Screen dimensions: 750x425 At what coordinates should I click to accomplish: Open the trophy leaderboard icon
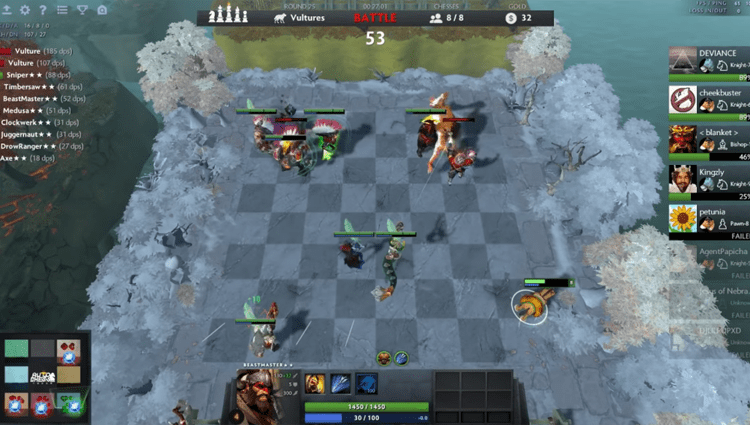click(82, 10)
